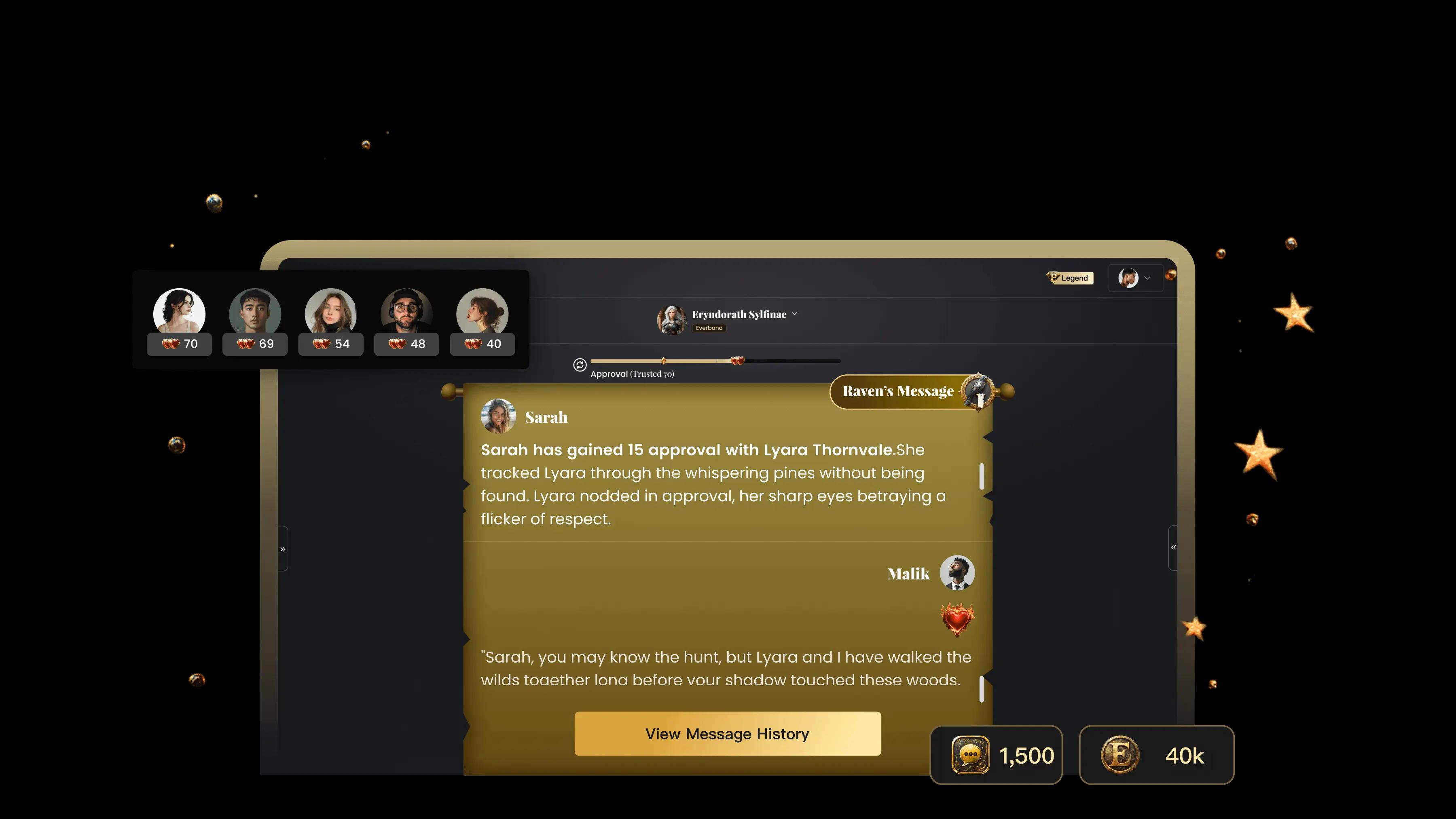Click the Legend rank badge
The height and width of the screenshot is (819, 1456).
1069,278
